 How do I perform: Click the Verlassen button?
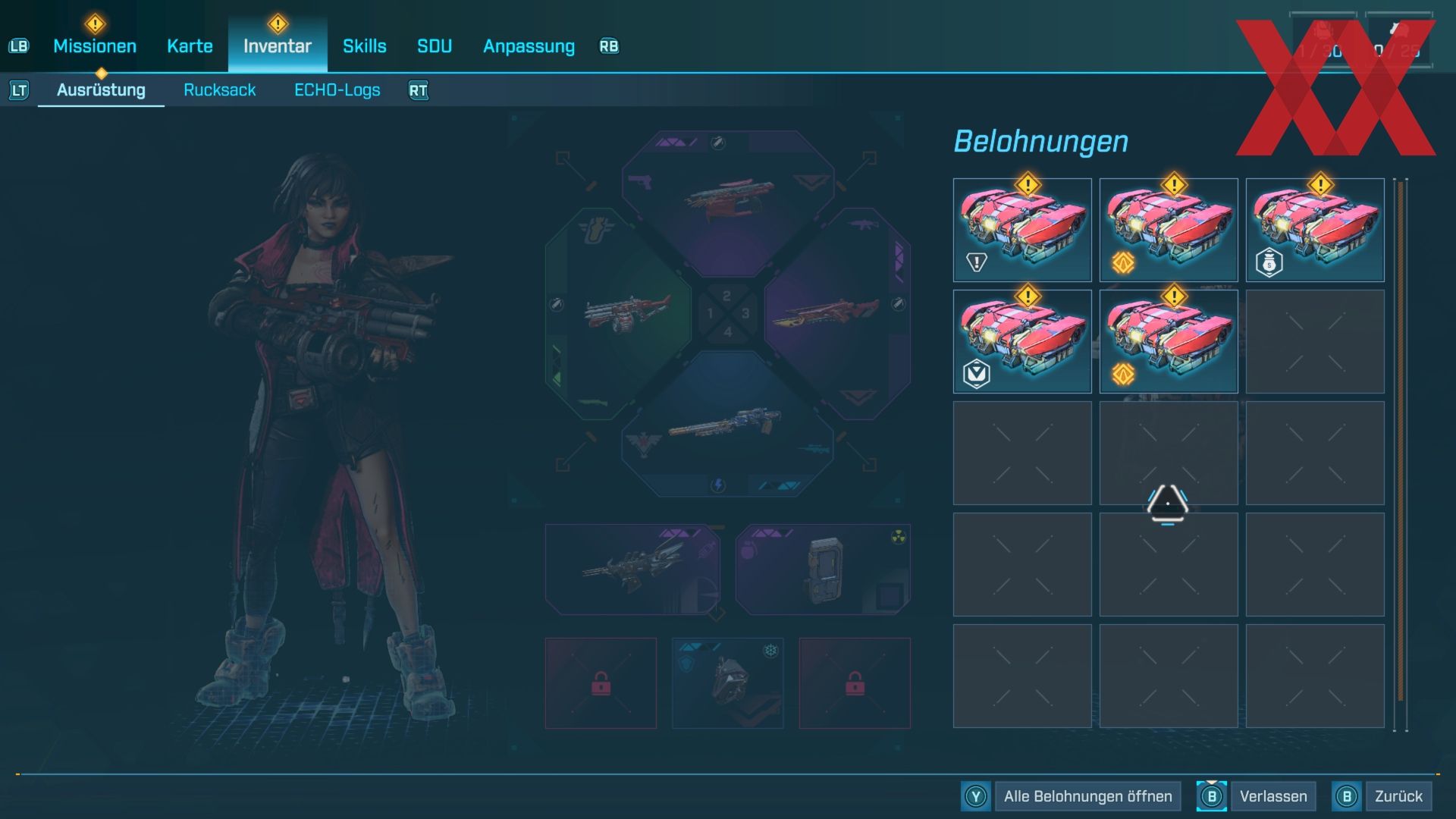1272,796
